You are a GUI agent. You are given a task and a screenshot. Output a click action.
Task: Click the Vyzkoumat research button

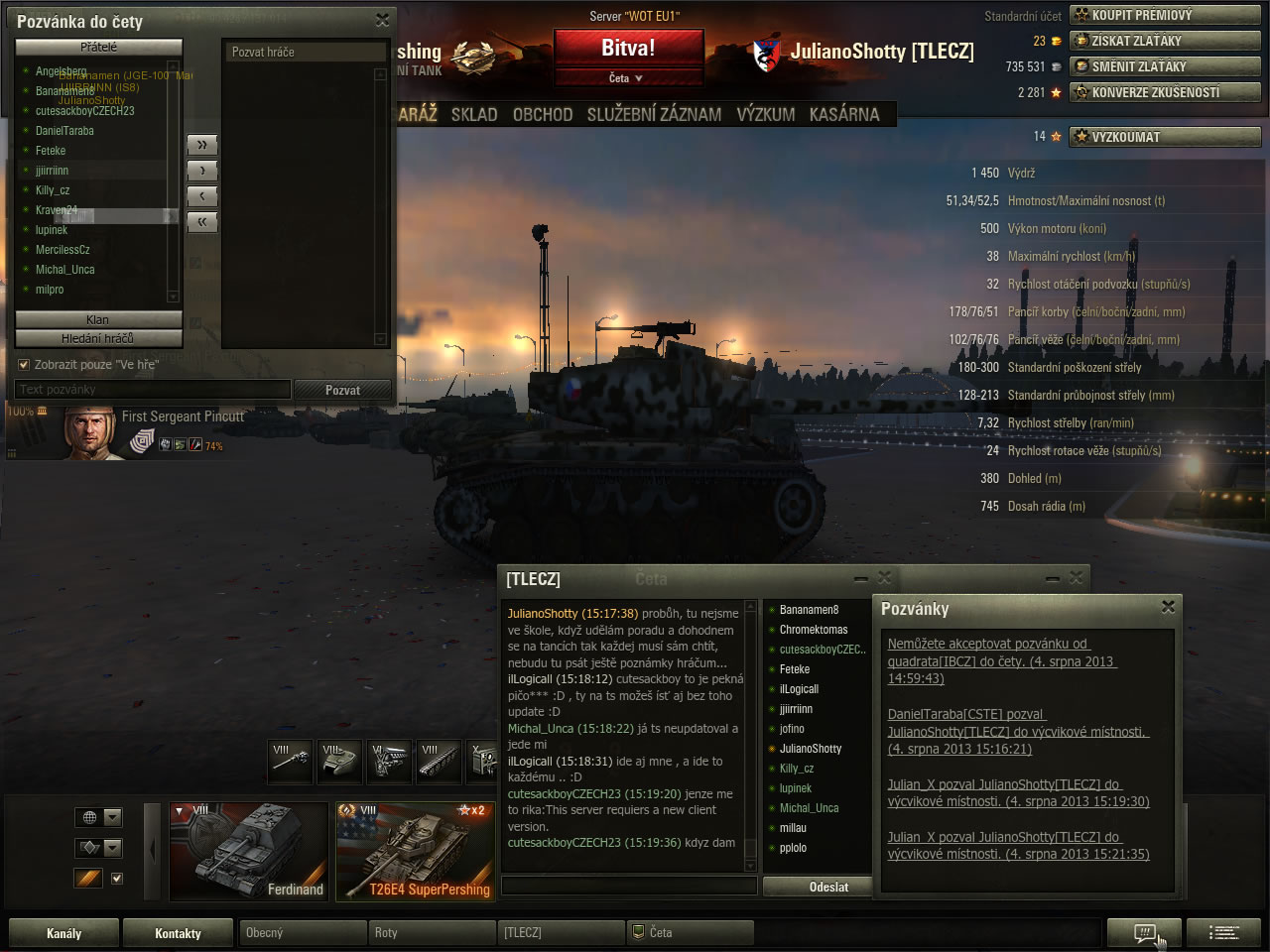coord(1164,137)
